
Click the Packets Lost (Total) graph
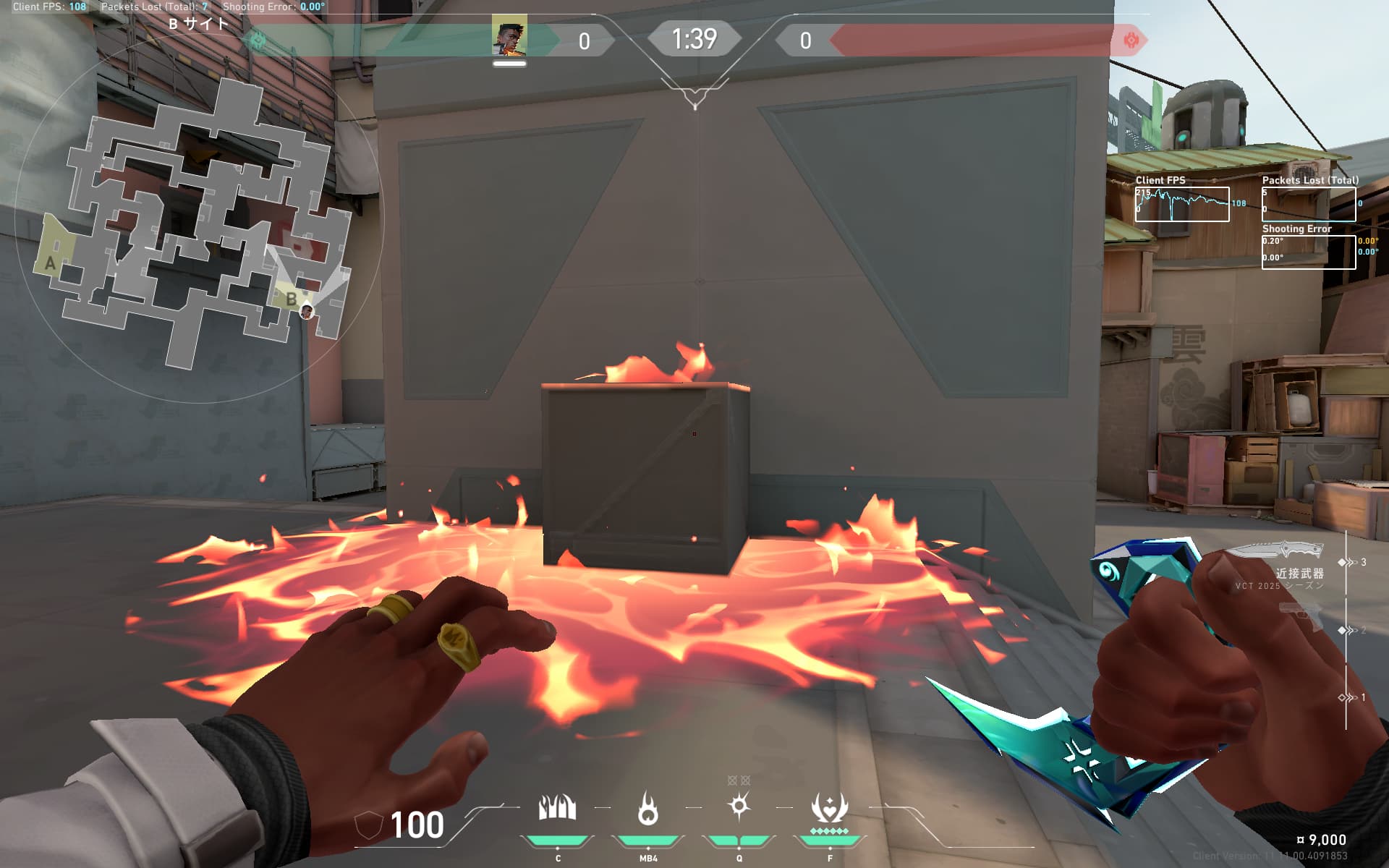[1308, 204]
